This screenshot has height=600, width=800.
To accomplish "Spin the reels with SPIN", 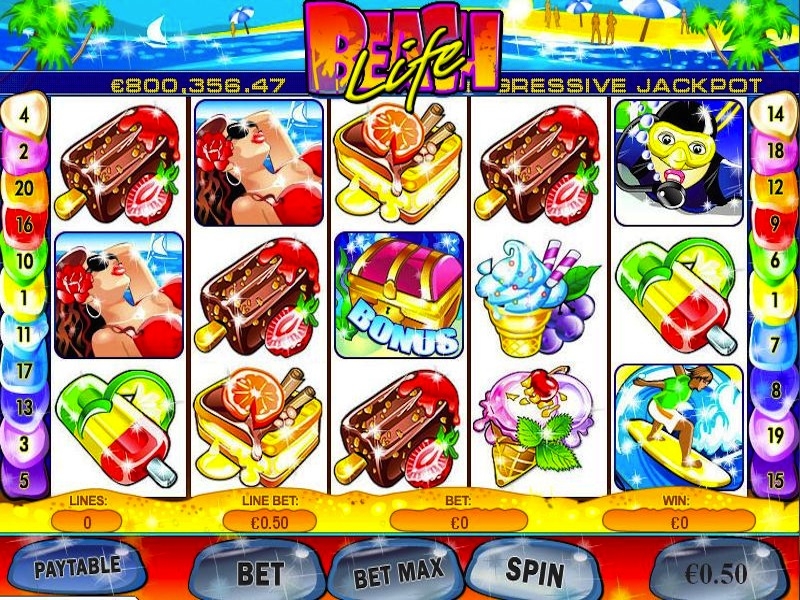I will (x=534, y=571).
